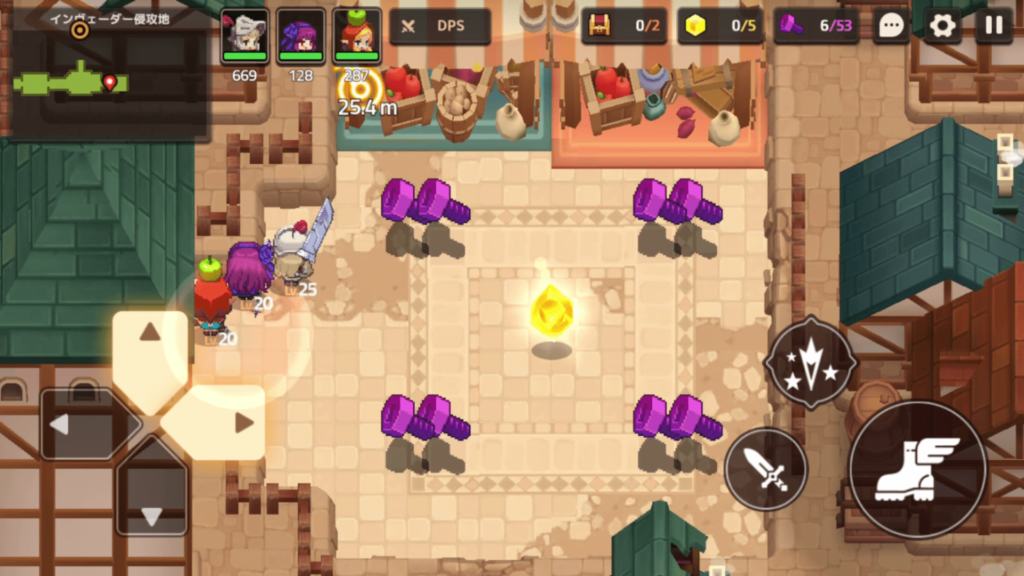Pause the game
Screen dimensions: 1024x576
tap(993, 26)
